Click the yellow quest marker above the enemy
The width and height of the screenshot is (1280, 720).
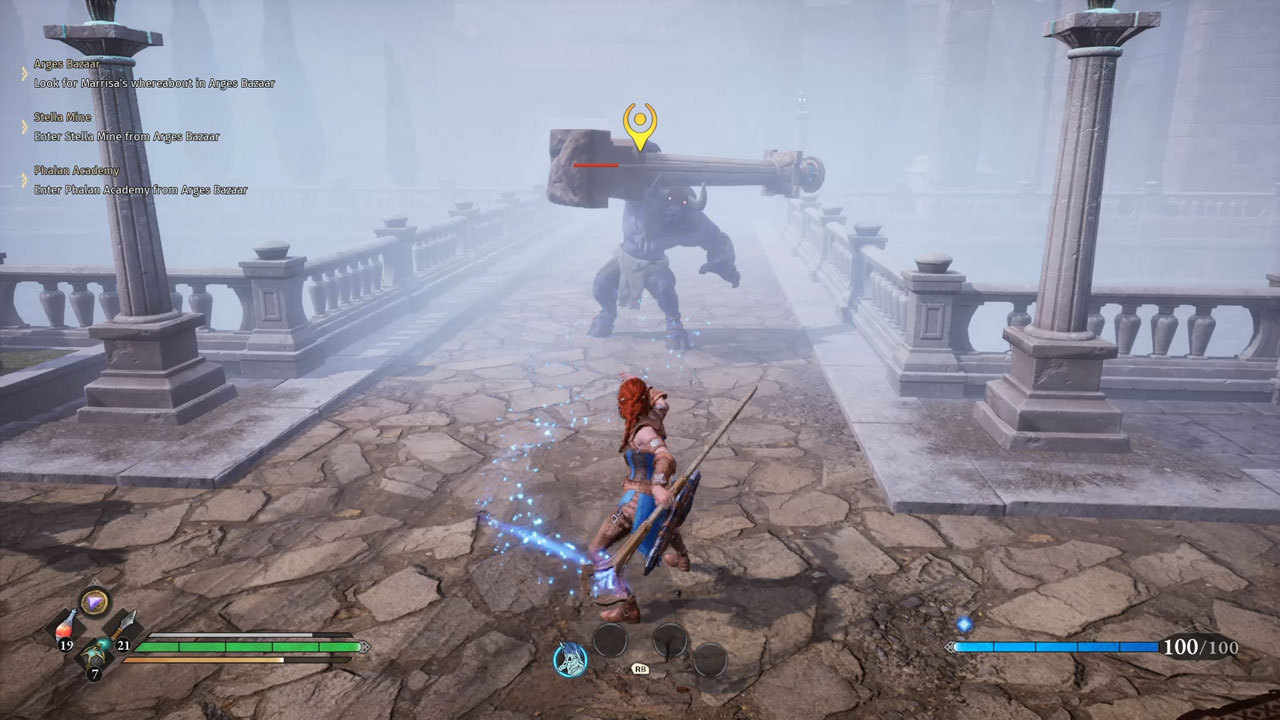point(639,124)
